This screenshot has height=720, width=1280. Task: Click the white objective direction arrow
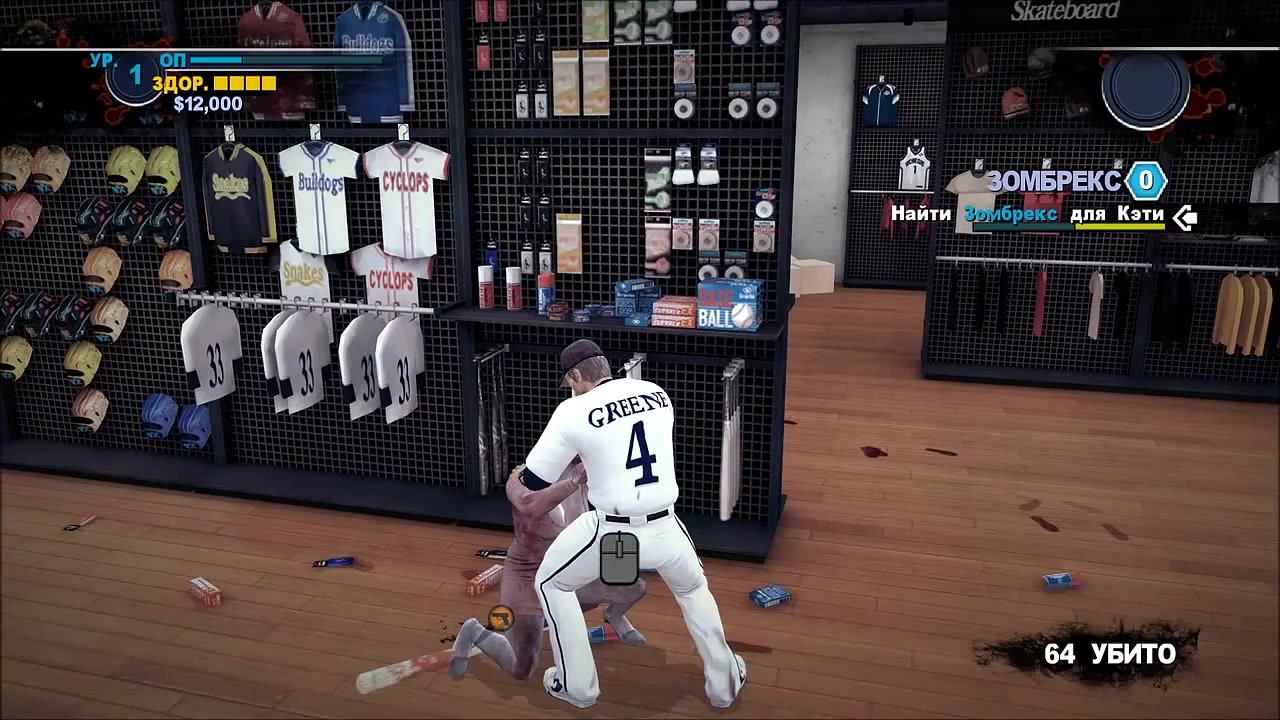click(1185, 216)
